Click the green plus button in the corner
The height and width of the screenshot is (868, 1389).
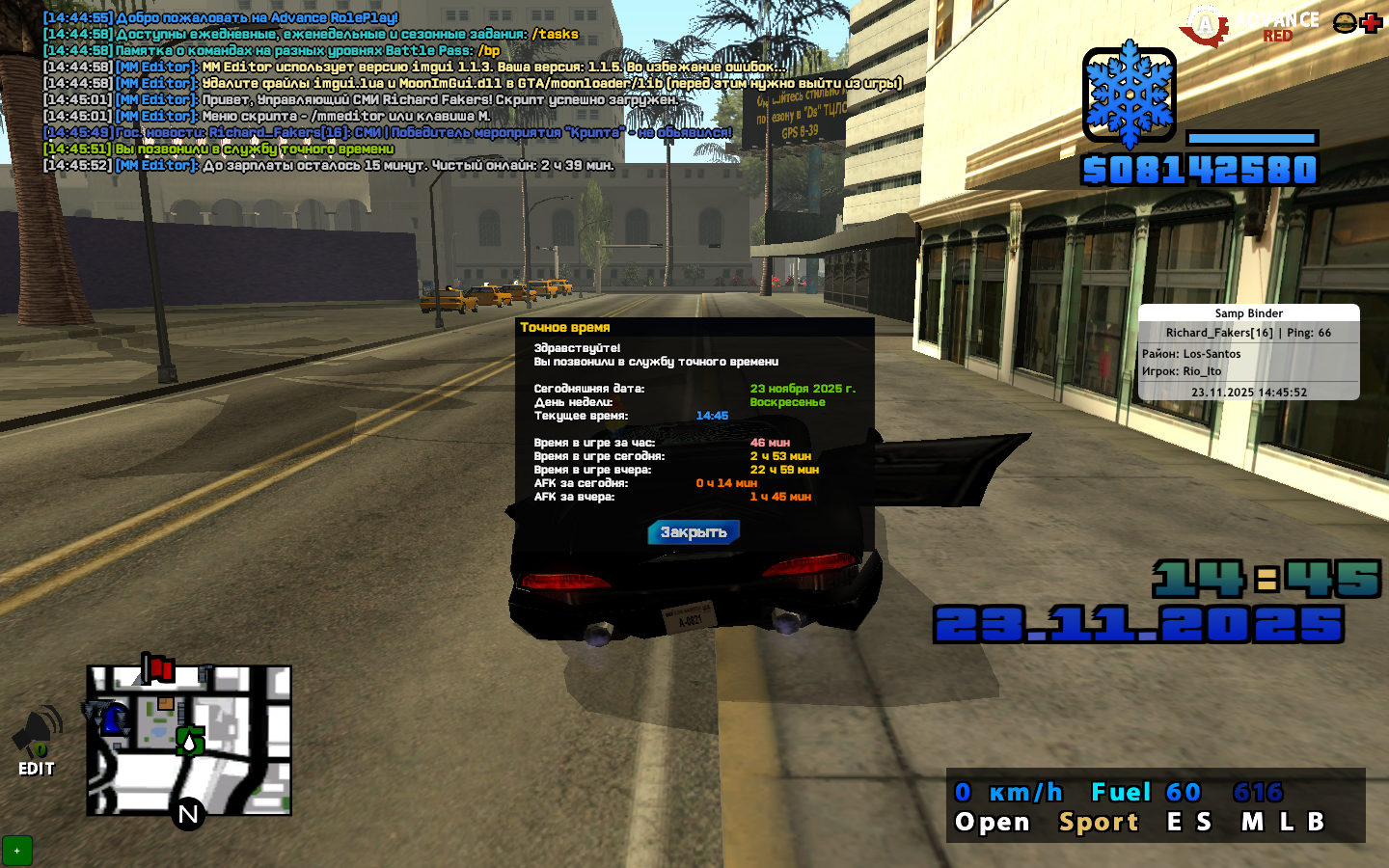(16, 851)
